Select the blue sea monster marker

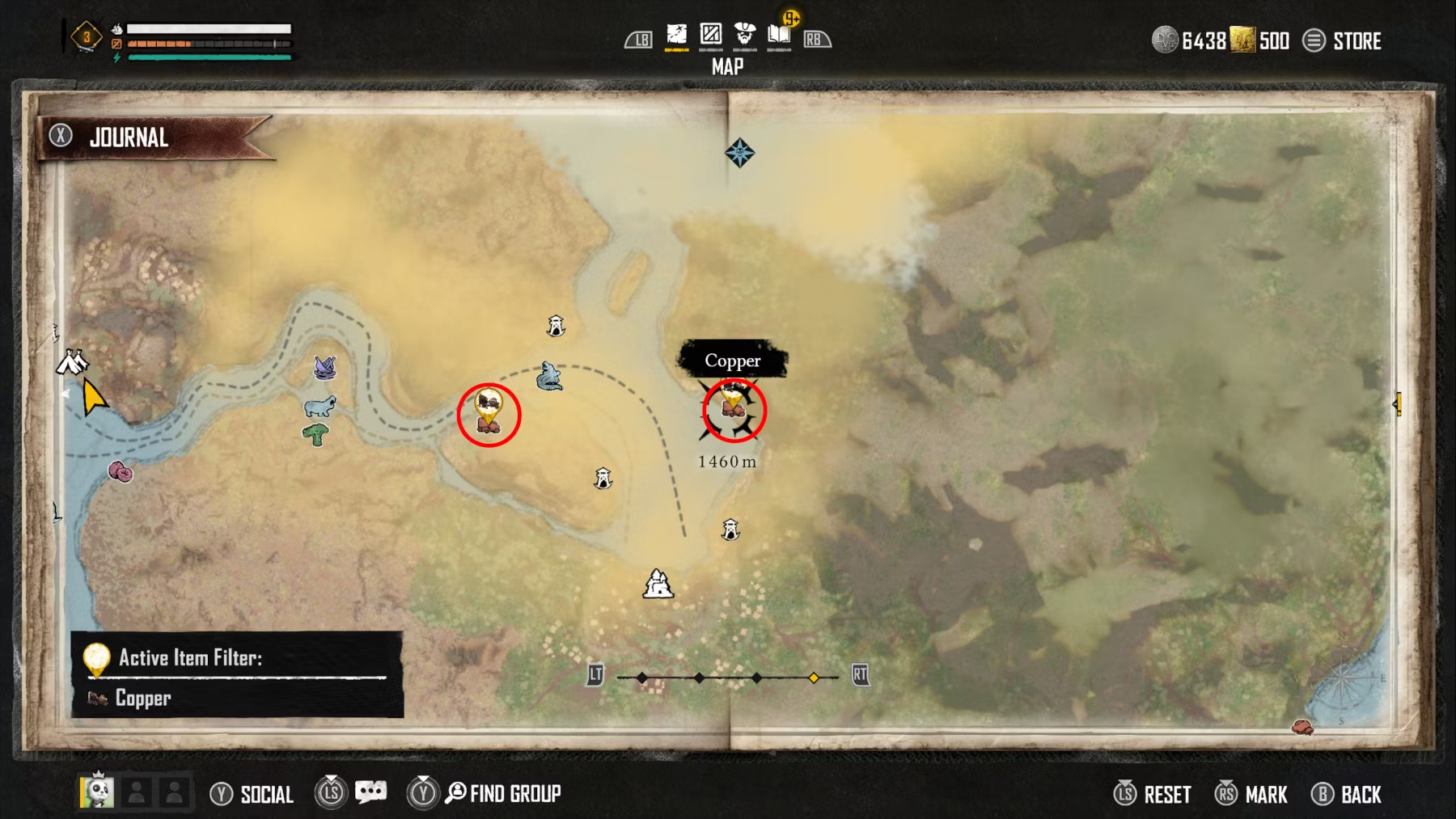pos(549,377)
